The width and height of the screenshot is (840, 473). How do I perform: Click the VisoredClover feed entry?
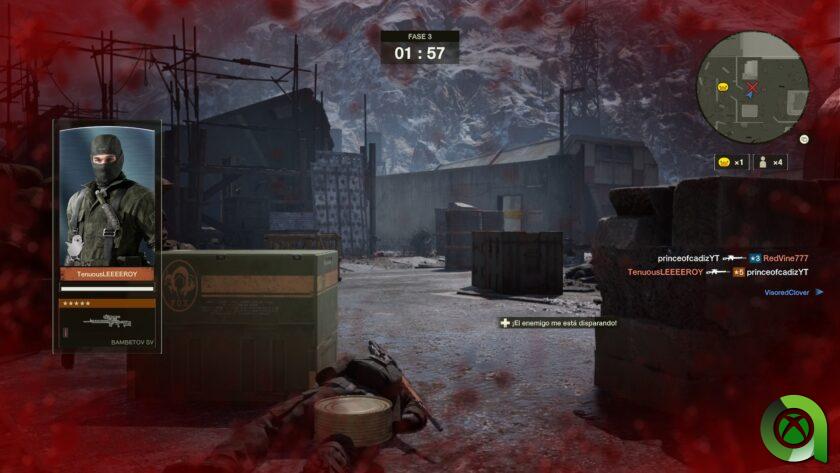[790, 292]
